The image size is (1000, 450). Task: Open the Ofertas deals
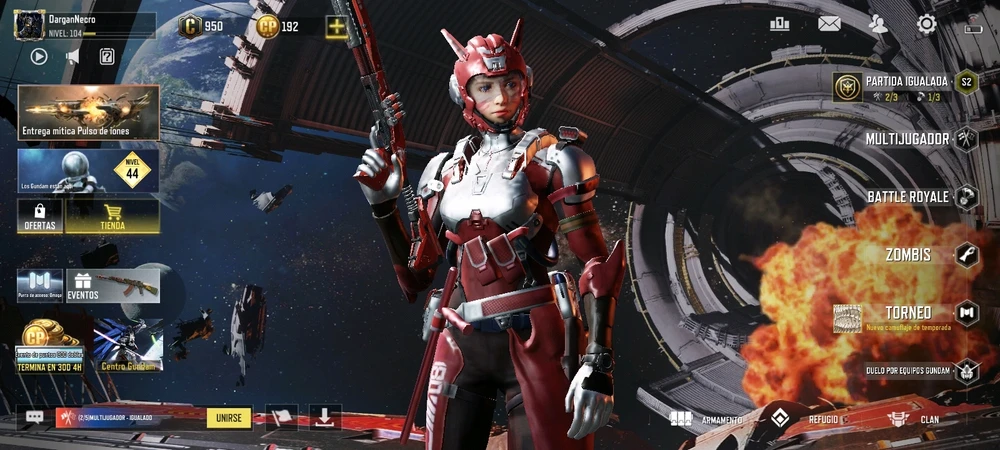40,217
